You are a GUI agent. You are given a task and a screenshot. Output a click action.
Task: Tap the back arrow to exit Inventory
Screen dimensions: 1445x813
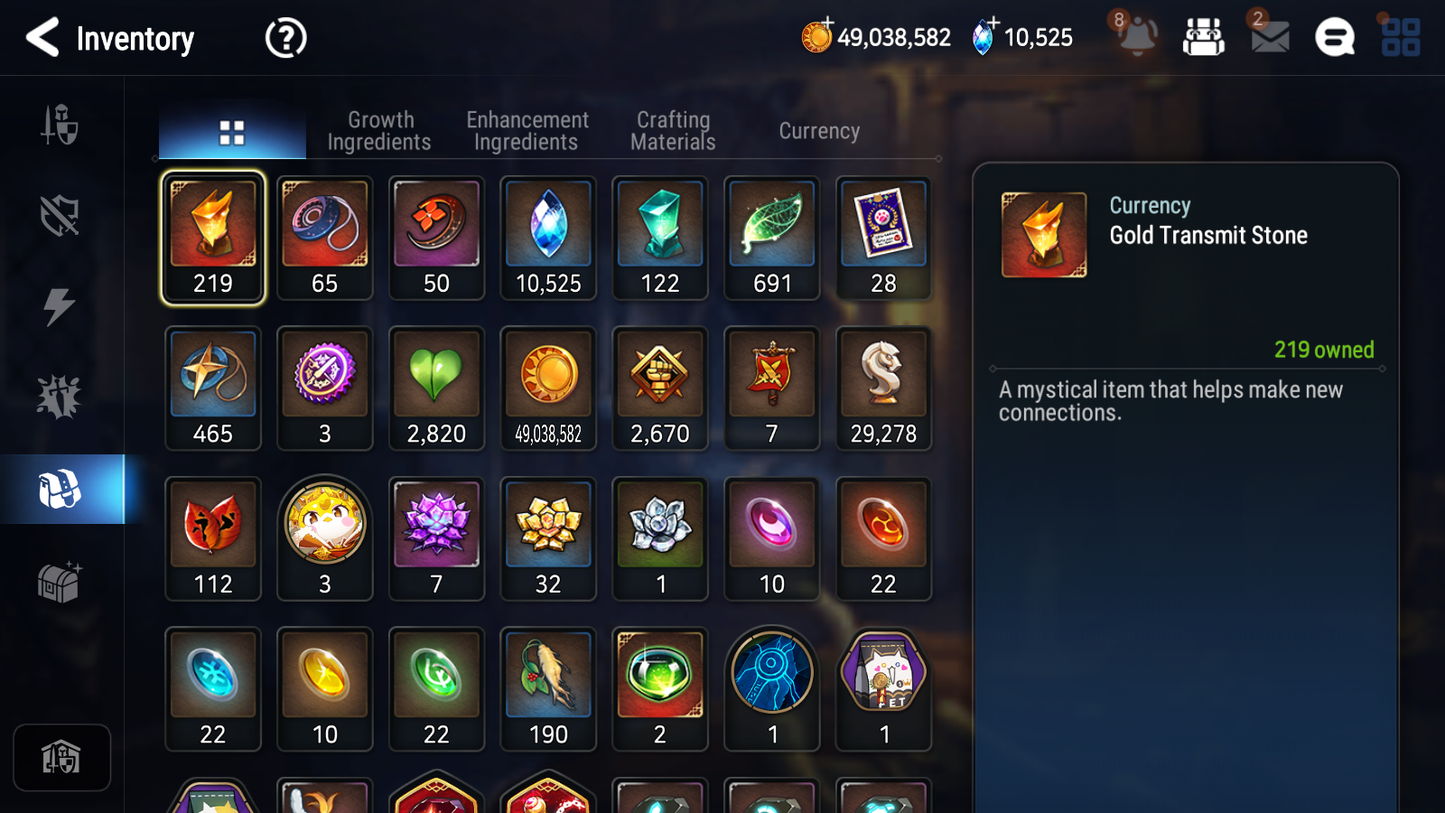(x=42, y=37)
